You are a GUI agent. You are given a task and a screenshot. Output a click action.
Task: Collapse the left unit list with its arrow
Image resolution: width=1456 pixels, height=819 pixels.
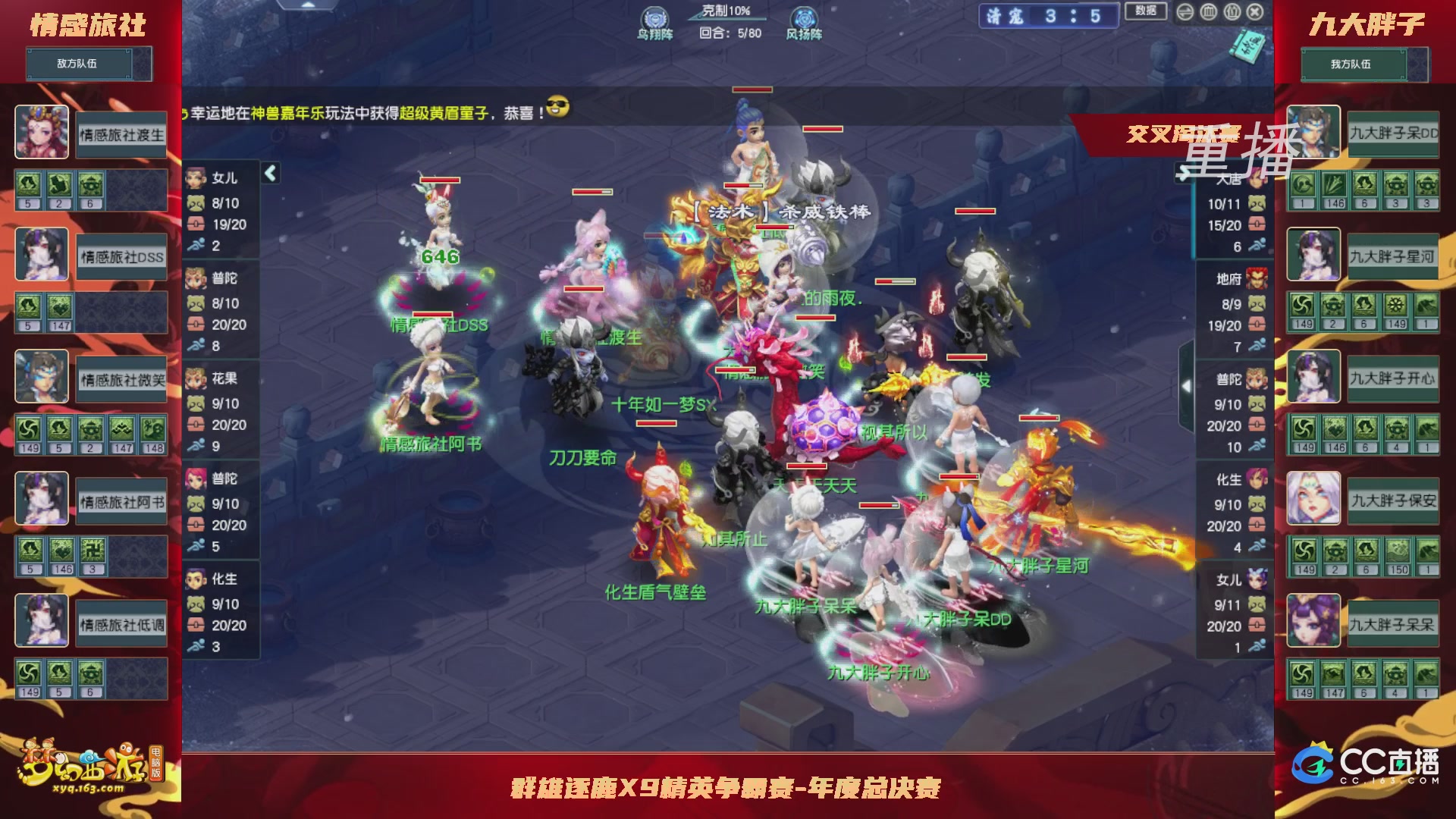click(269, 173)
